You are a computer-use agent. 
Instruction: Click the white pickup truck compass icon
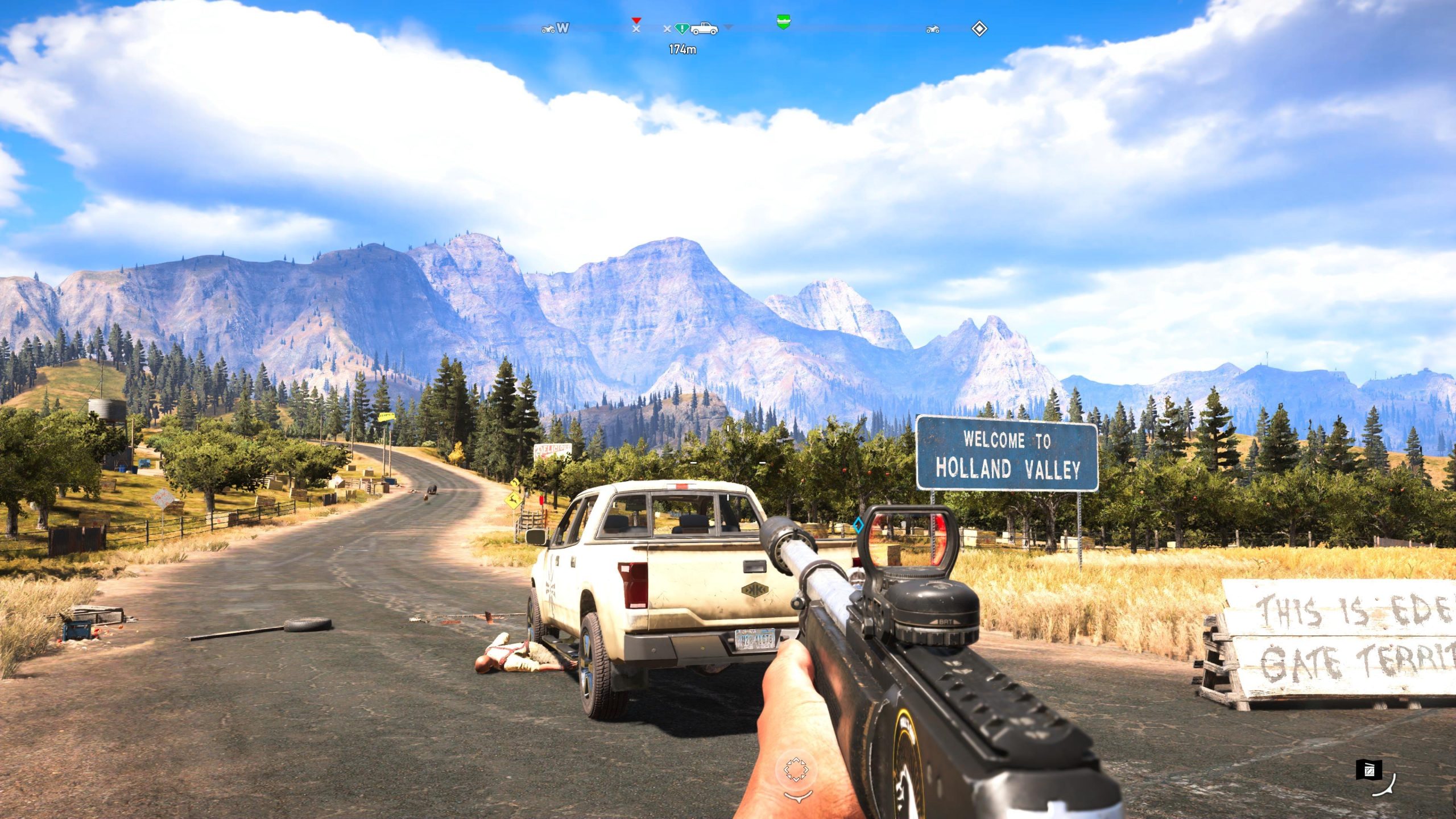click(x=704, y=28)
